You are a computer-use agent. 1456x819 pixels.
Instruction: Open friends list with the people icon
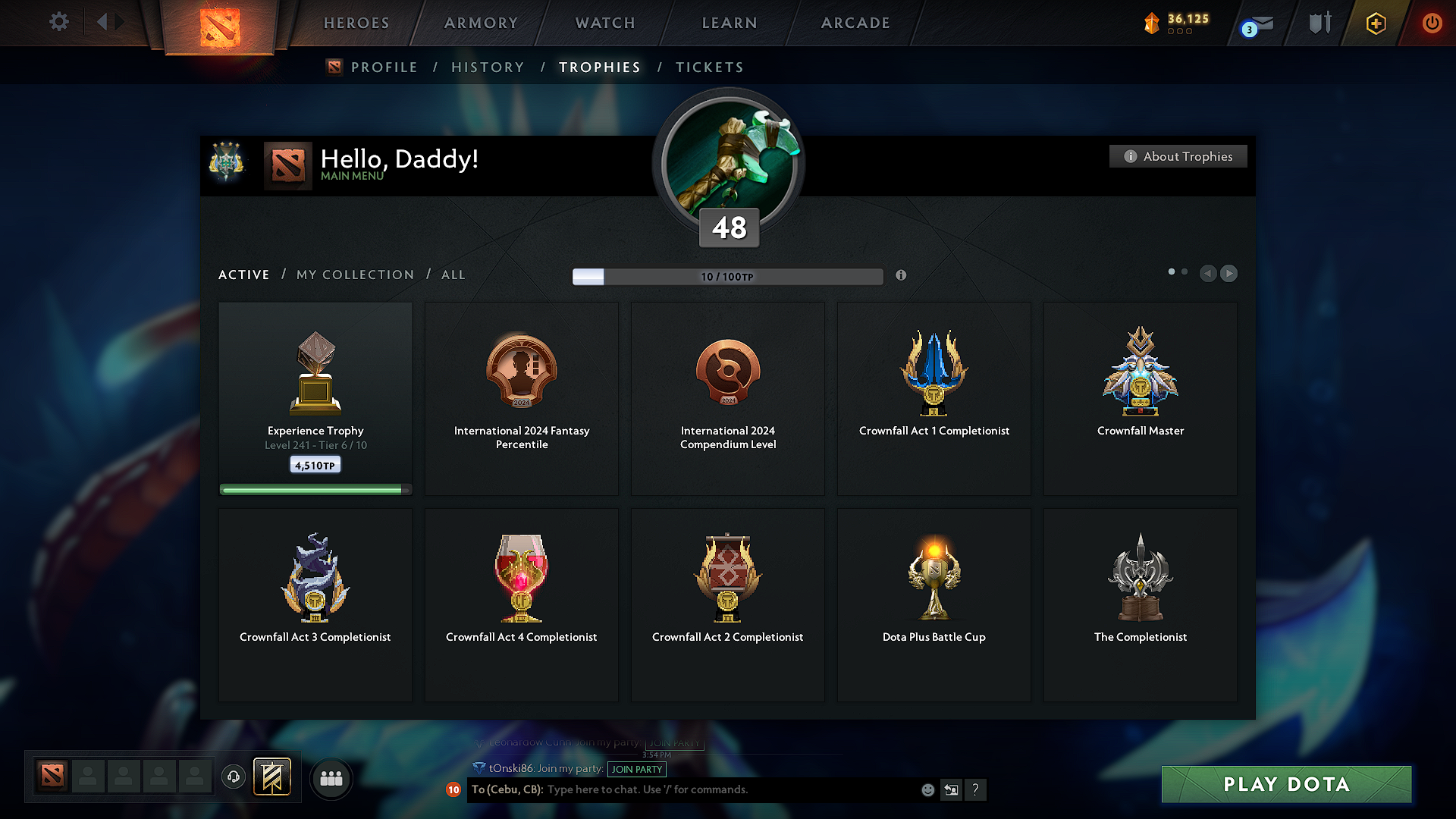coord(331,777)
